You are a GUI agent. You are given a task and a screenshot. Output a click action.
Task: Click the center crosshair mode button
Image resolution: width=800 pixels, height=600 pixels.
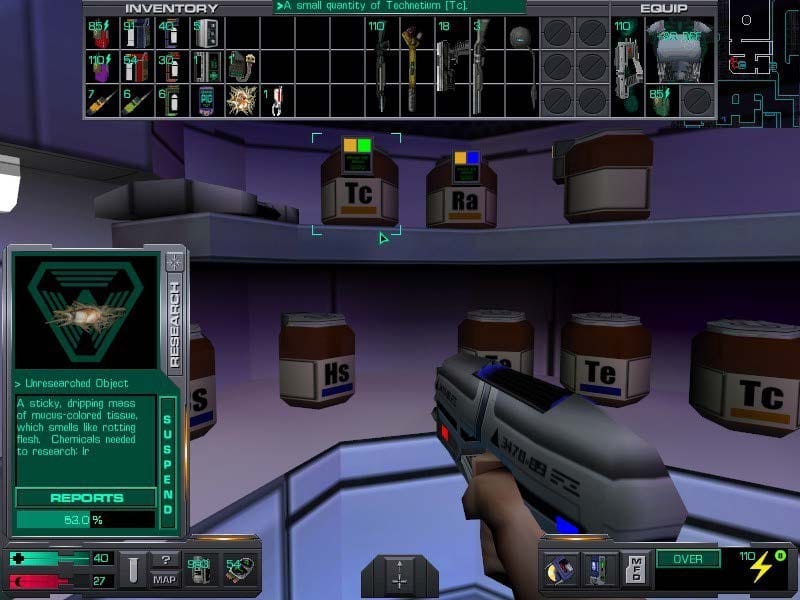tap(399, 576)
